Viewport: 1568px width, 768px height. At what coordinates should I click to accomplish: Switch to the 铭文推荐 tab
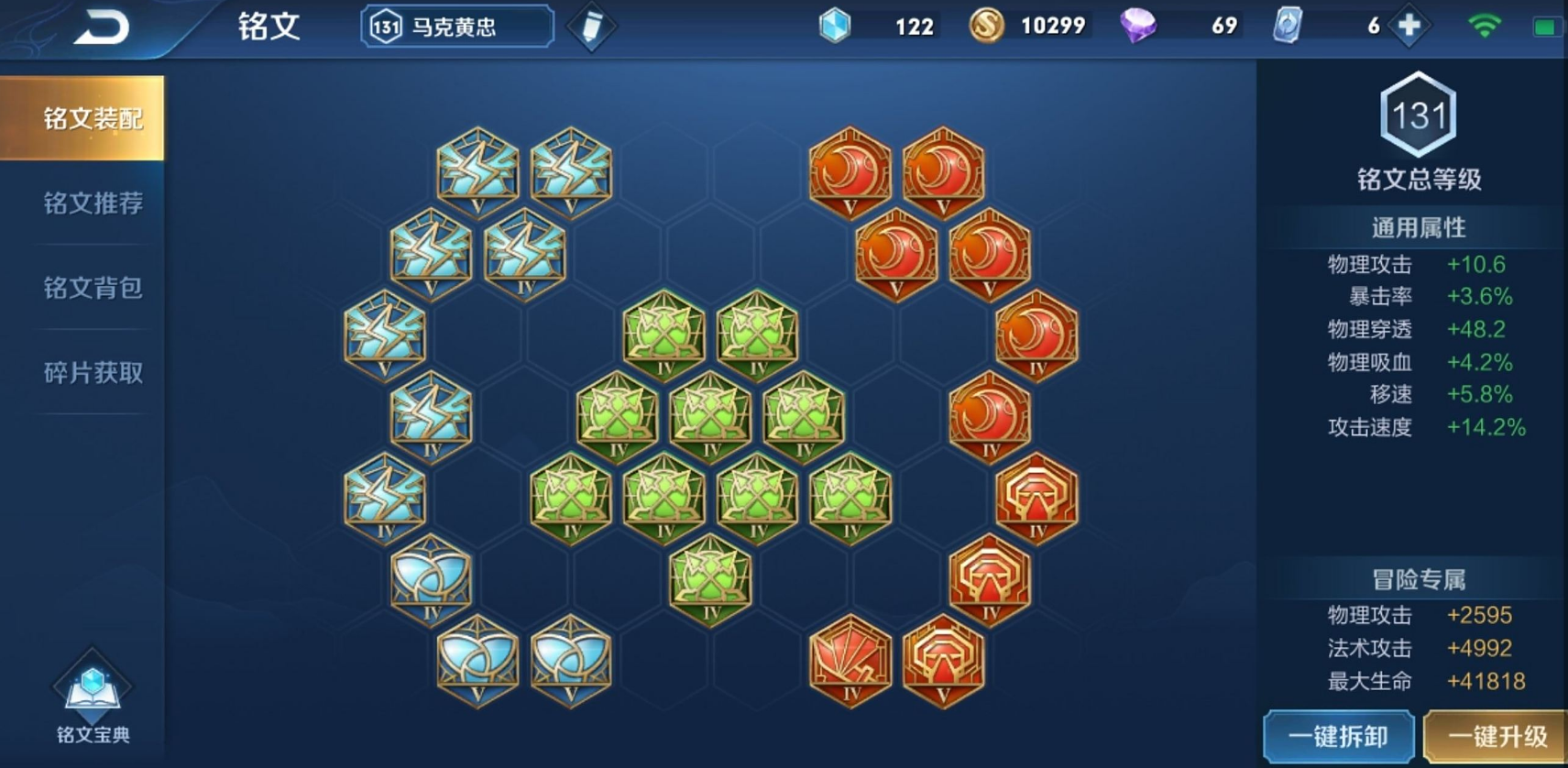click(93, 203)
